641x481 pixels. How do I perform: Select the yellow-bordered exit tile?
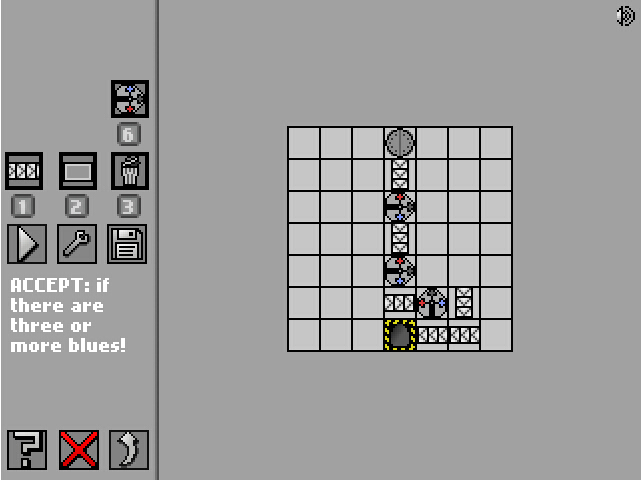tap(400, 335)
